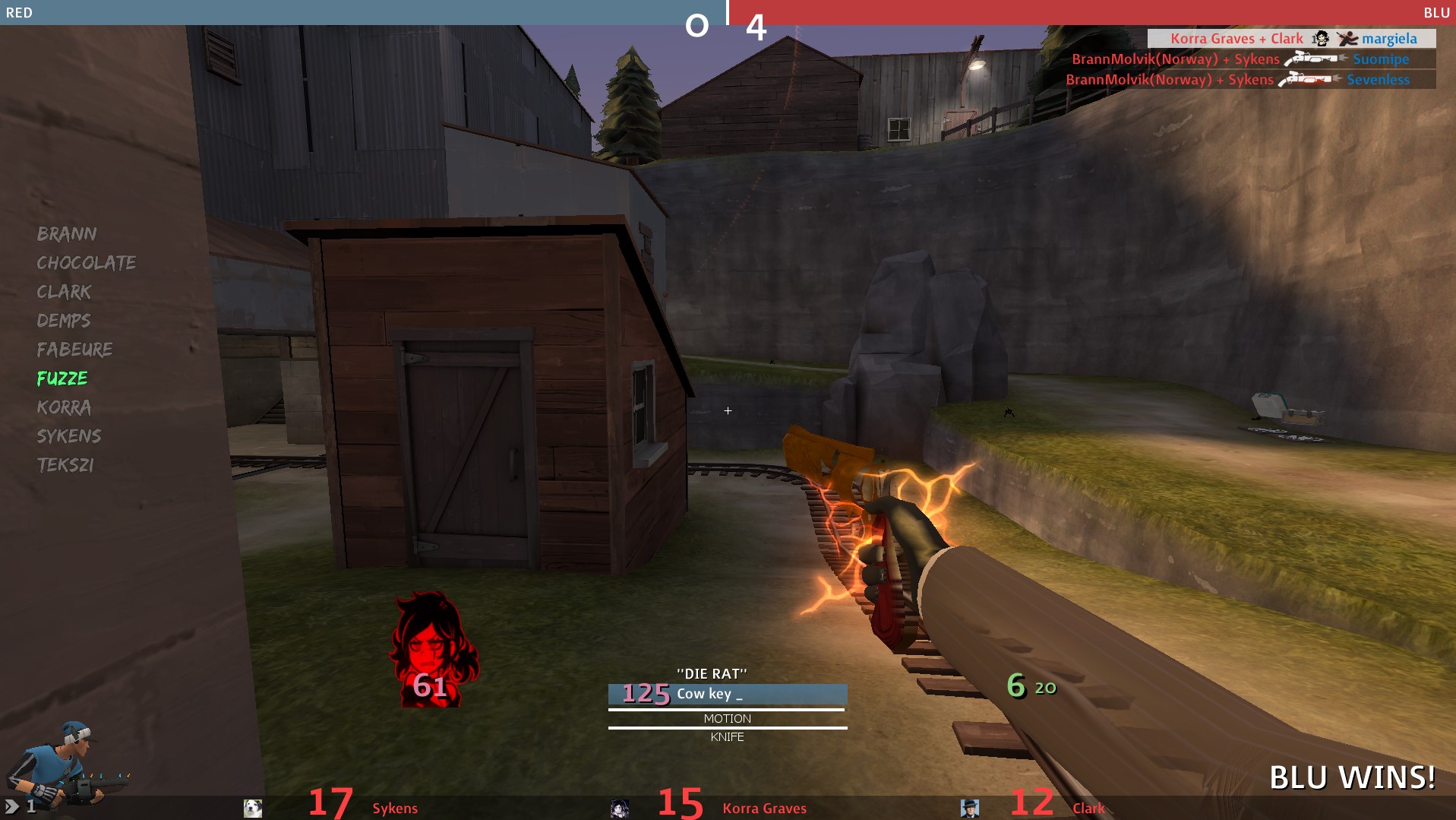Select the highlighted FUZZE entry

[x=62, y=378]
